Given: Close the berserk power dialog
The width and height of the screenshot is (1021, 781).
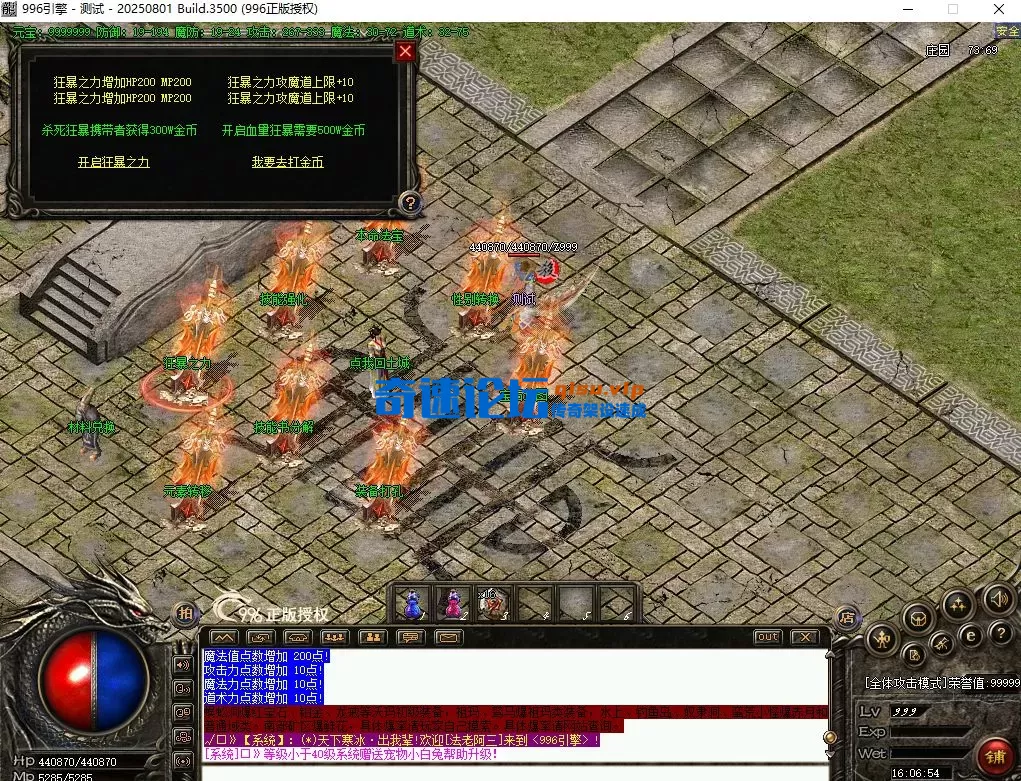Looking at the screenshot, I should (405, 52).
